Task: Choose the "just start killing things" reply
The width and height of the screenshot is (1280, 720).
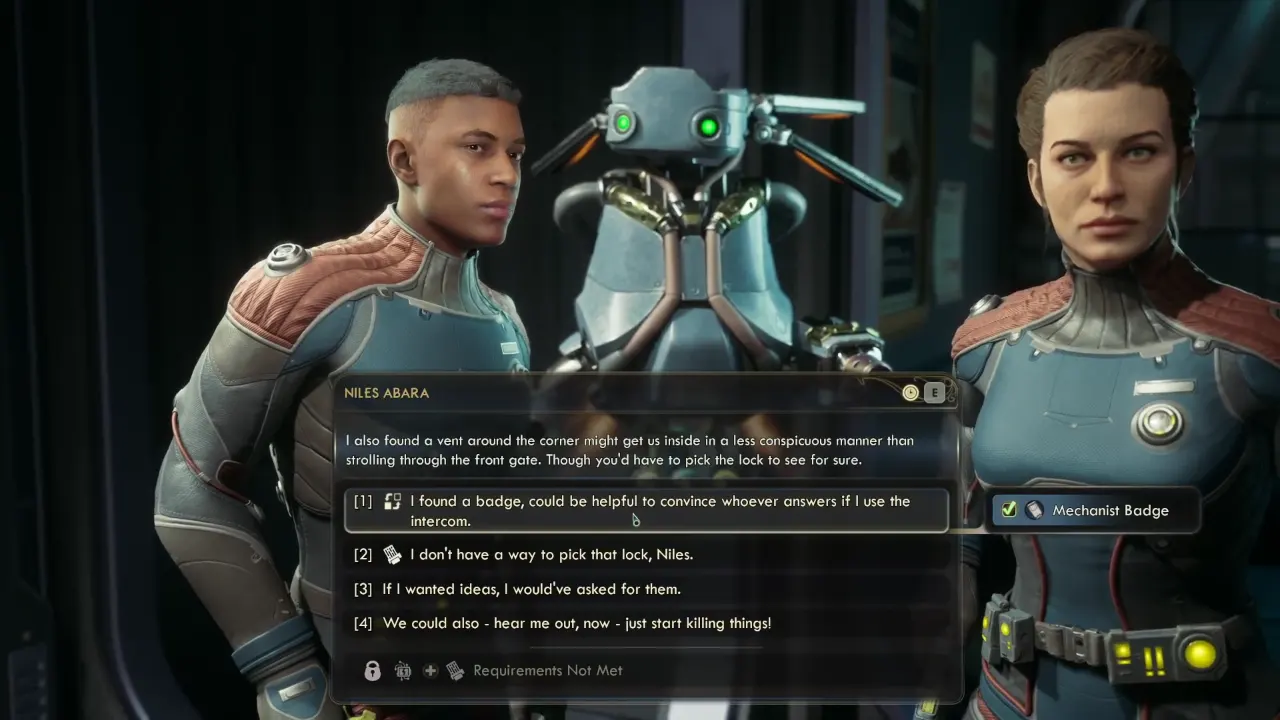Action: (x=576, y=623)
